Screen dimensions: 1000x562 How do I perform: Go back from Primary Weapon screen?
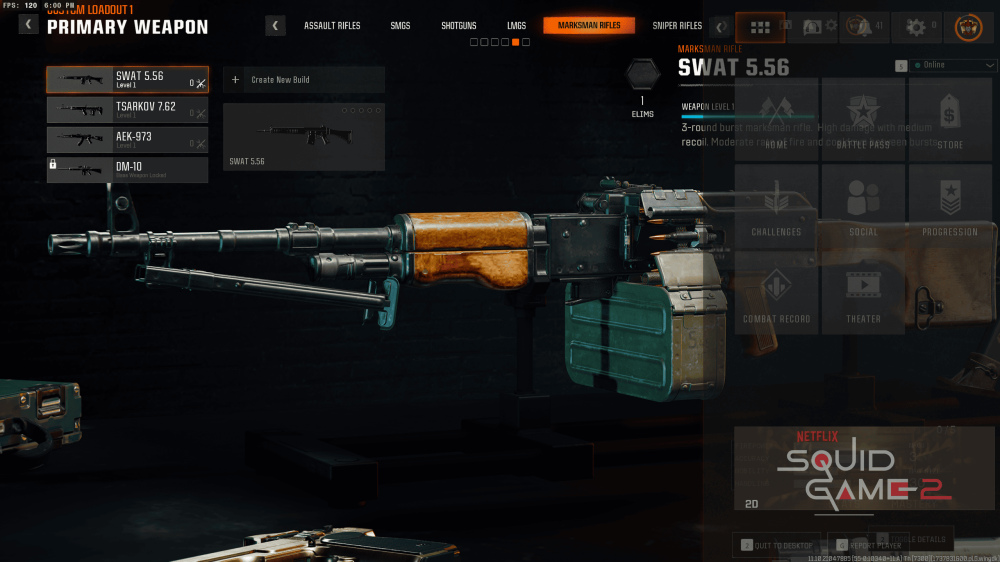28,25
